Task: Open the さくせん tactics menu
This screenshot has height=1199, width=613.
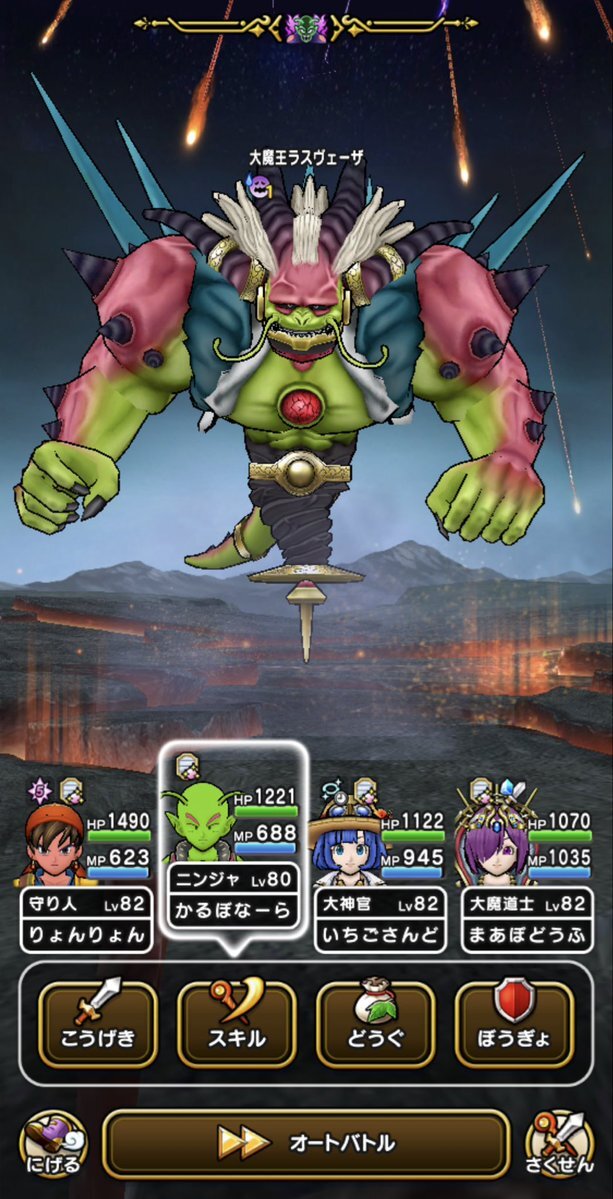Action: pyautogui.click(x=560, y=1143)
